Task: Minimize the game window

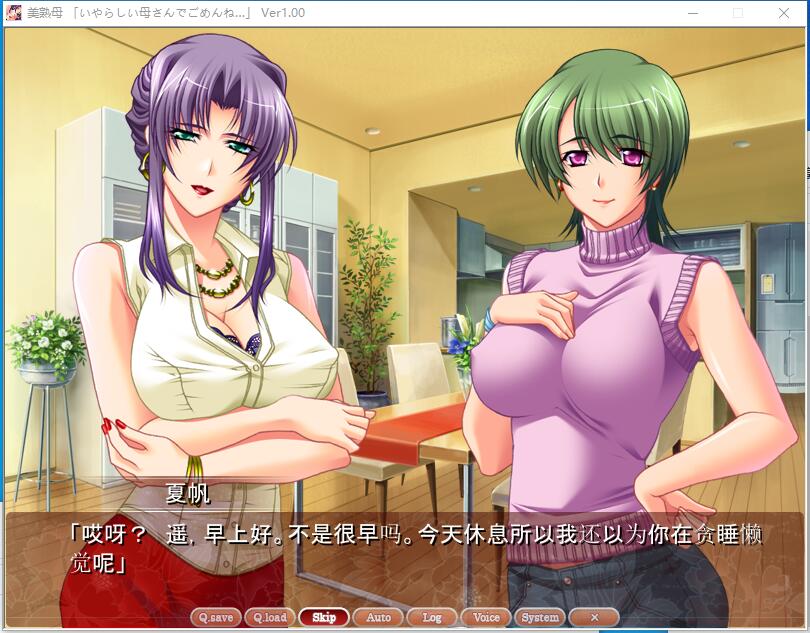Action: [x=692, y=13]
